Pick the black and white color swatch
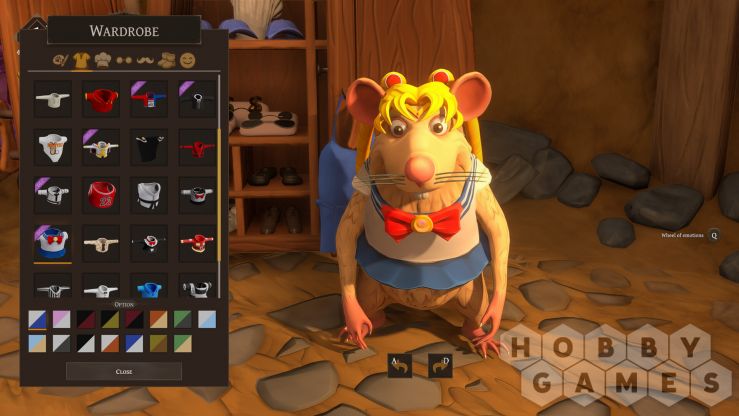 (x=85, y=342)
